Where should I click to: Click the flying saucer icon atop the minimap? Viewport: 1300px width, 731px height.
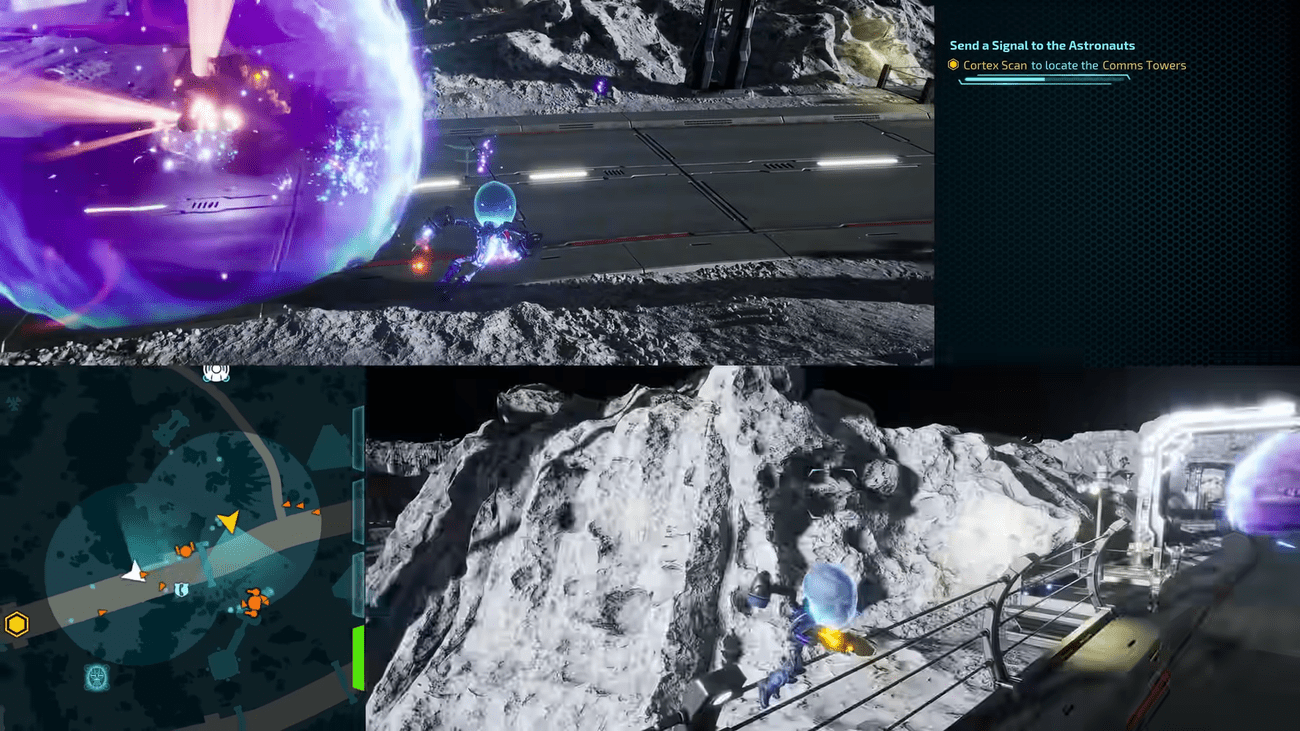click(x=216, y=372)
